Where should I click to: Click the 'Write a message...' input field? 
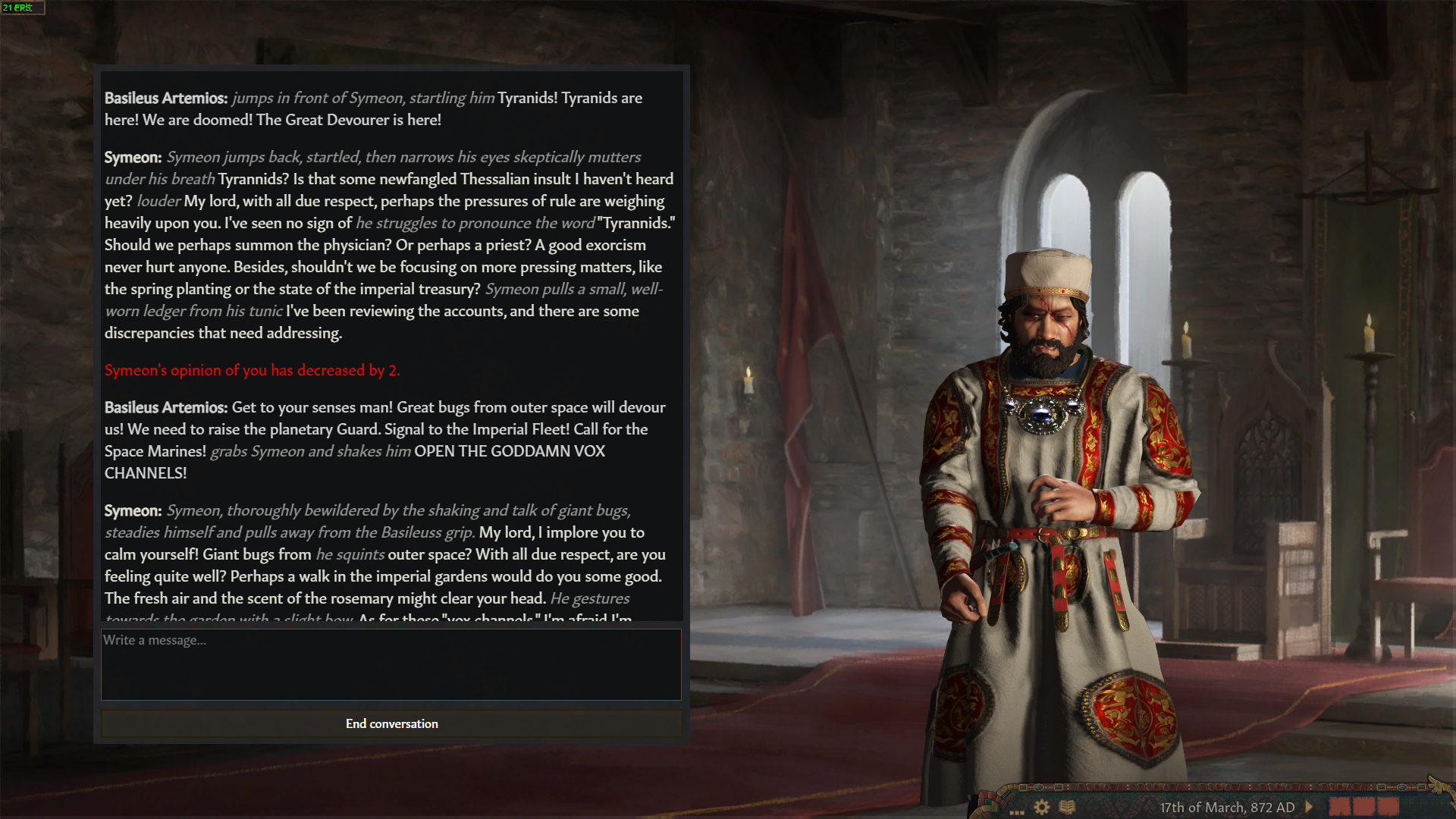click(391, 664)
